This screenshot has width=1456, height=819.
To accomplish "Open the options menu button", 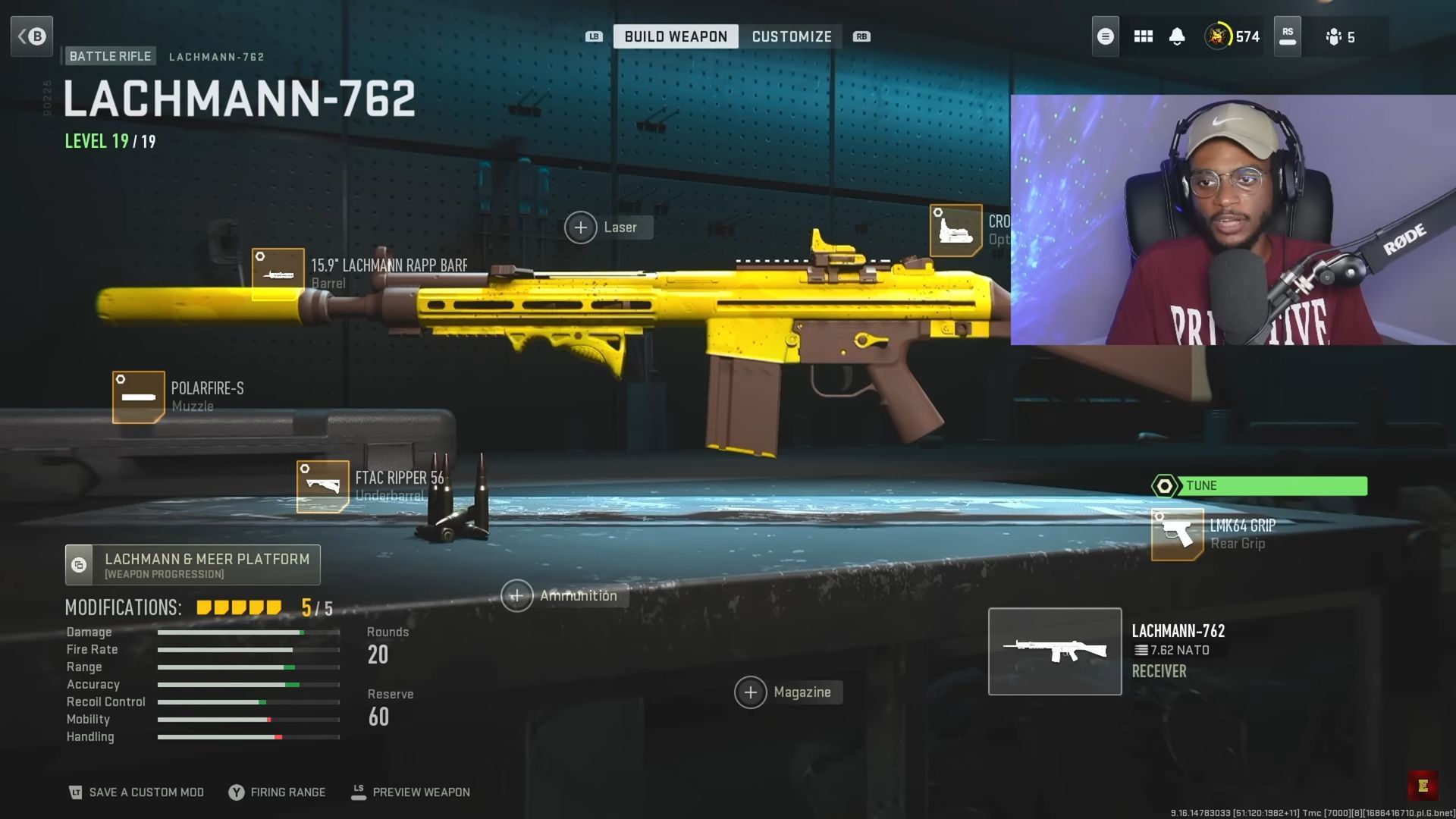I will tap(1105, 36).
